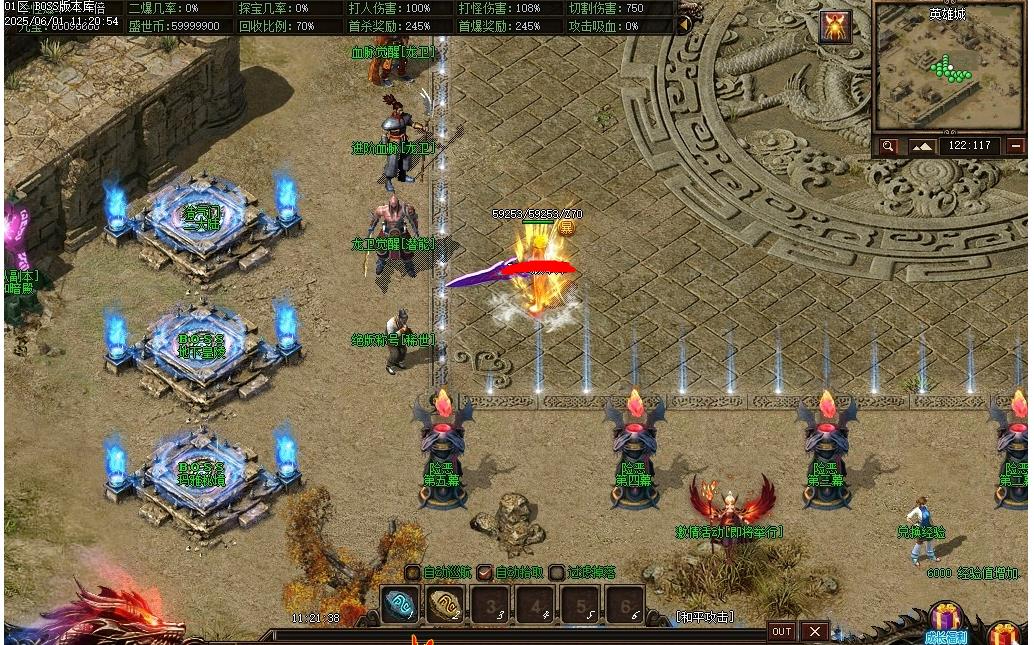Click the magnifier button under the minimap
The image size is (1034, 645).
pos(888,146)
